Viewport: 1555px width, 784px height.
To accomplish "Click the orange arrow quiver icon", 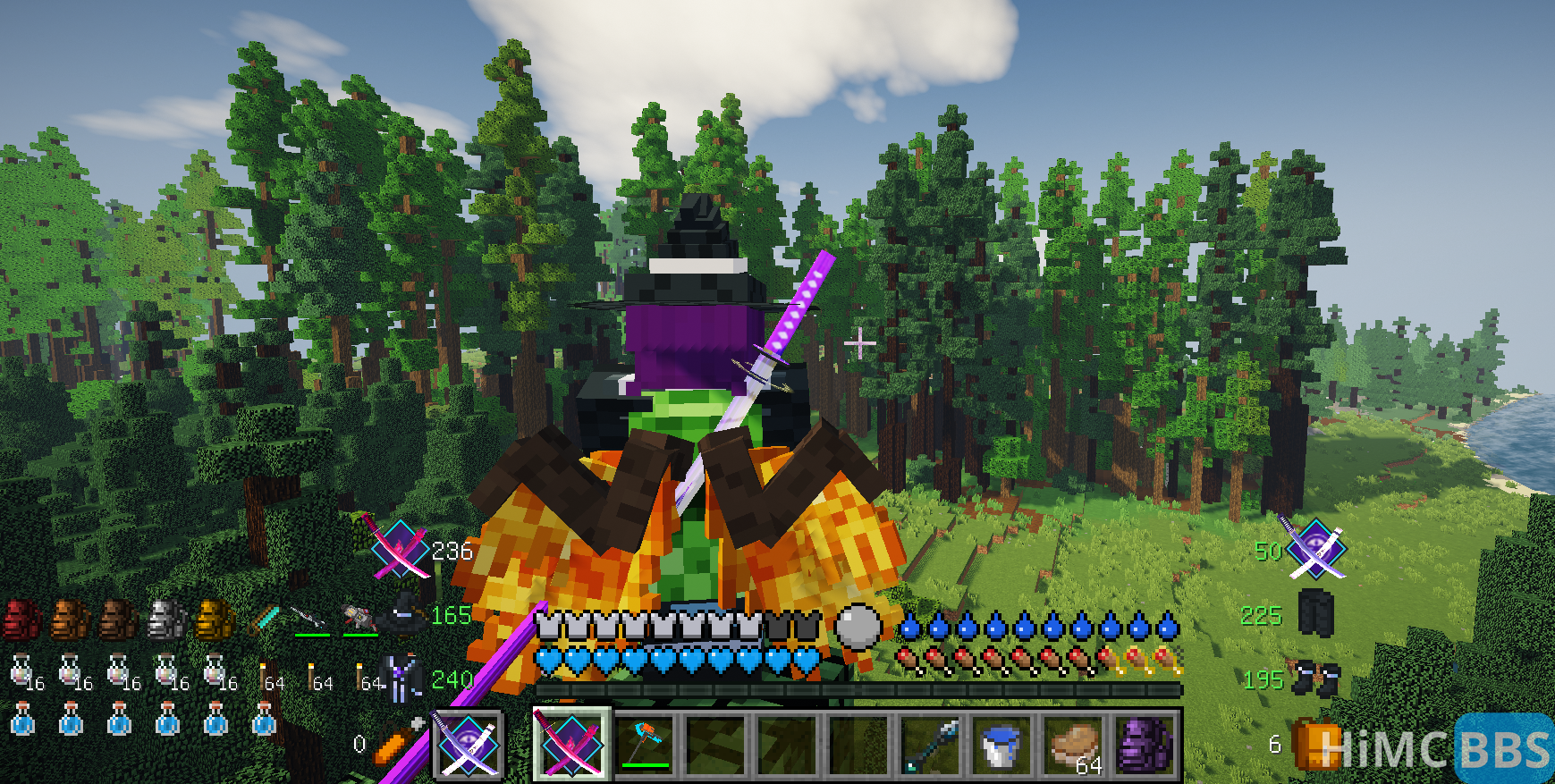I will (397, 742).
